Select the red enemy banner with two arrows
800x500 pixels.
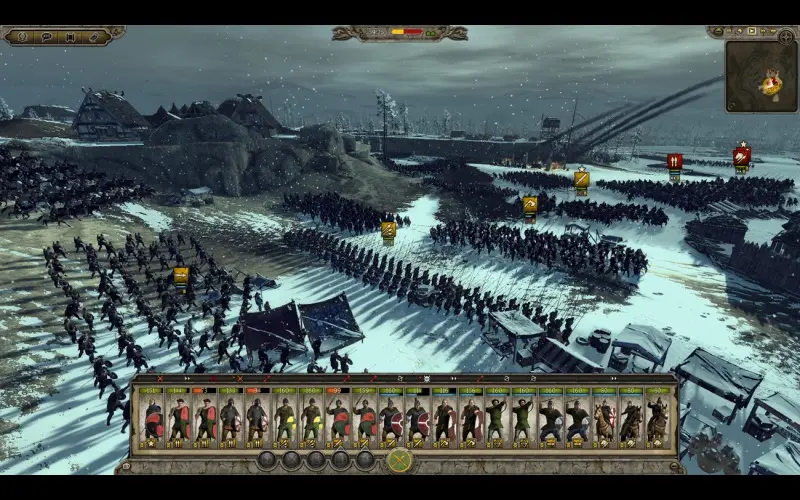(x=675, y=161)
